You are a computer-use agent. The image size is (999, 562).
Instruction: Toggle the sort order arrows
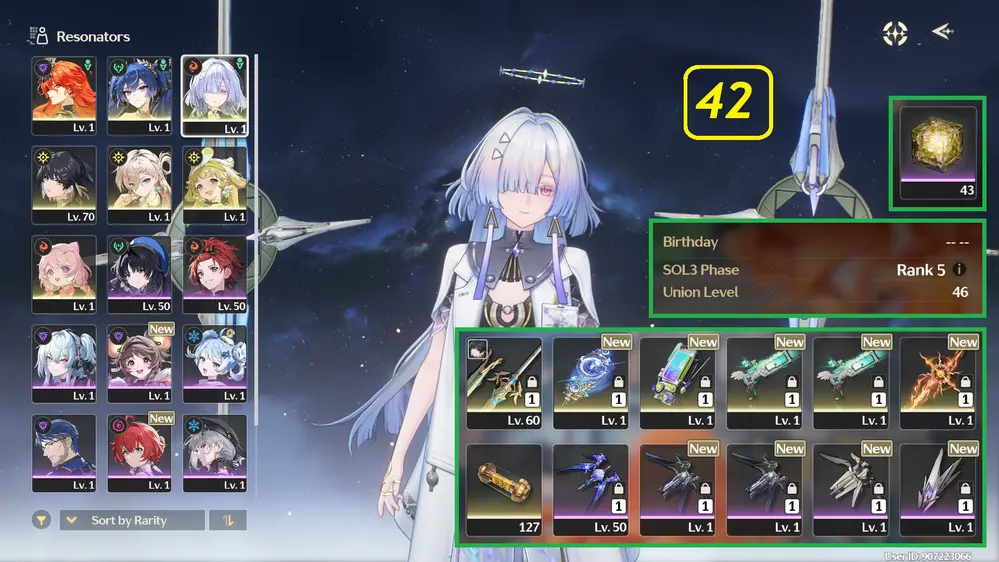click(x=227, y=520)
